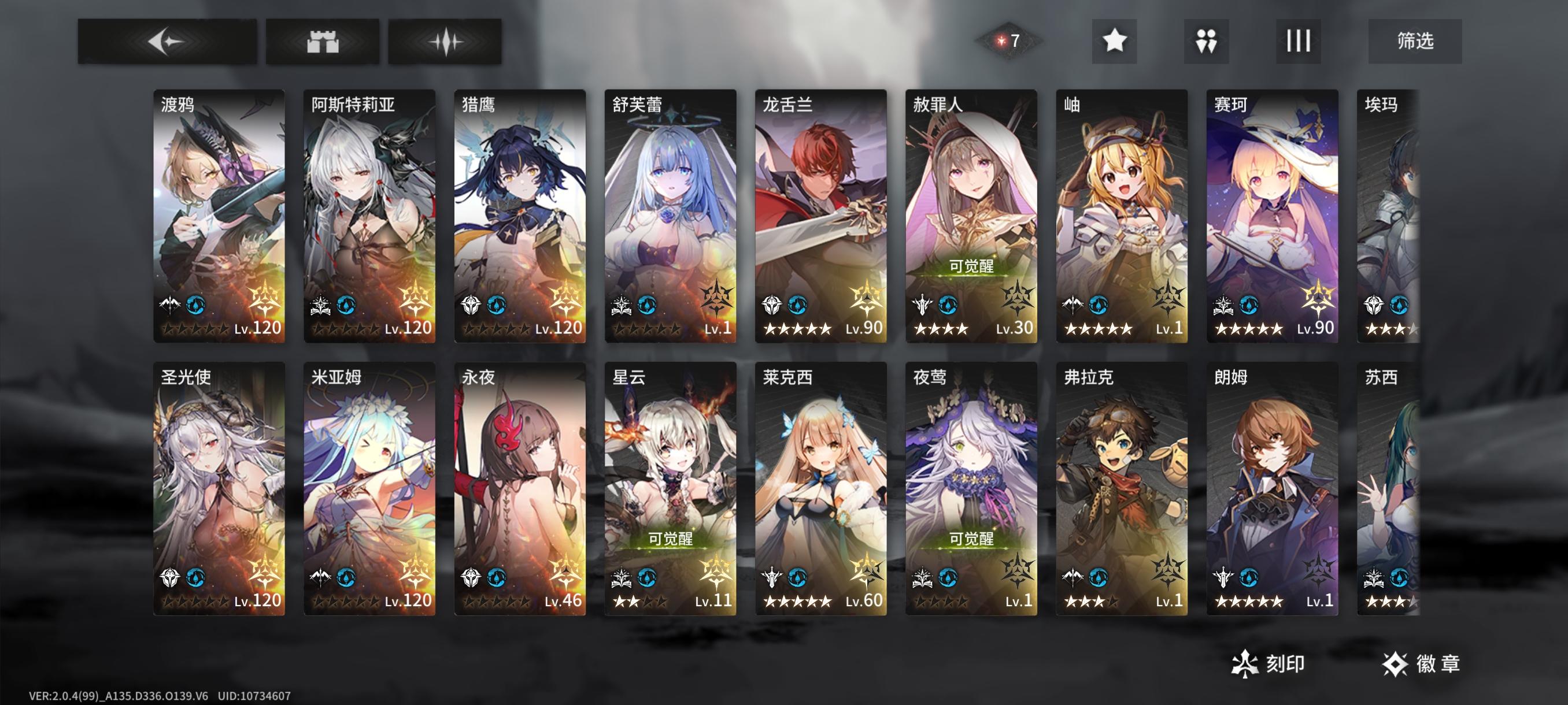Open the team formation icon in the top bar
Viewport: 1568px width, 705px height.
pyautogui.click(x=1205, y=42)
